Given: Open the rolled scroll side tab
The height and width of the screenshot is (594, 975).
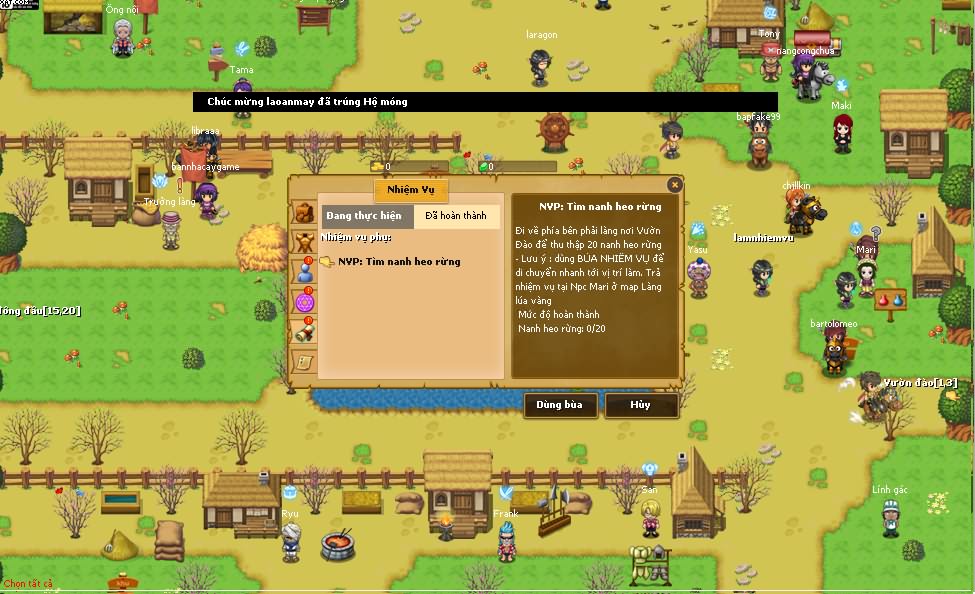Looking at the screenshot, I should coord(304,331).
